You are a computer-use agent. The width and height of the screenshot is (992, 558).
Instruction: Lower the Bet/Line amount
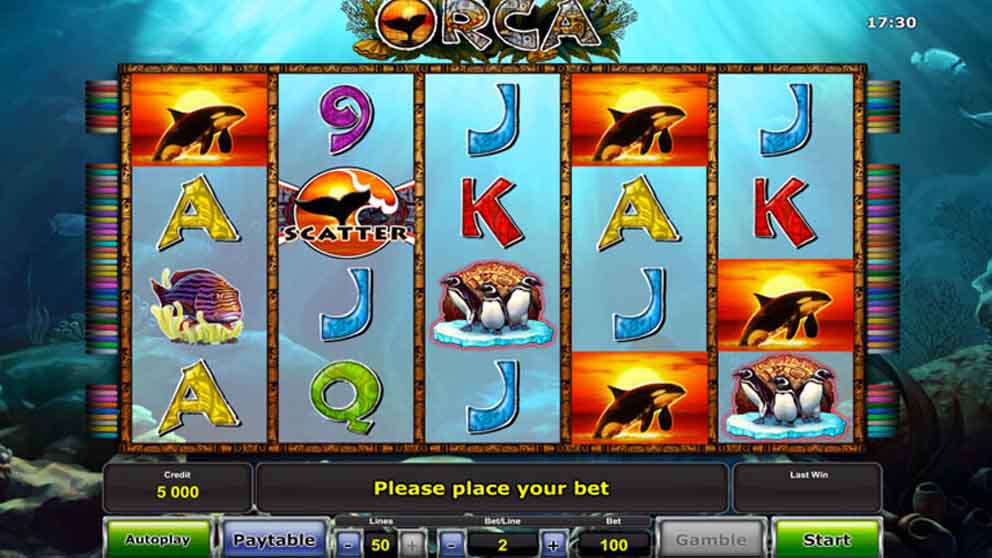(451, 545)
